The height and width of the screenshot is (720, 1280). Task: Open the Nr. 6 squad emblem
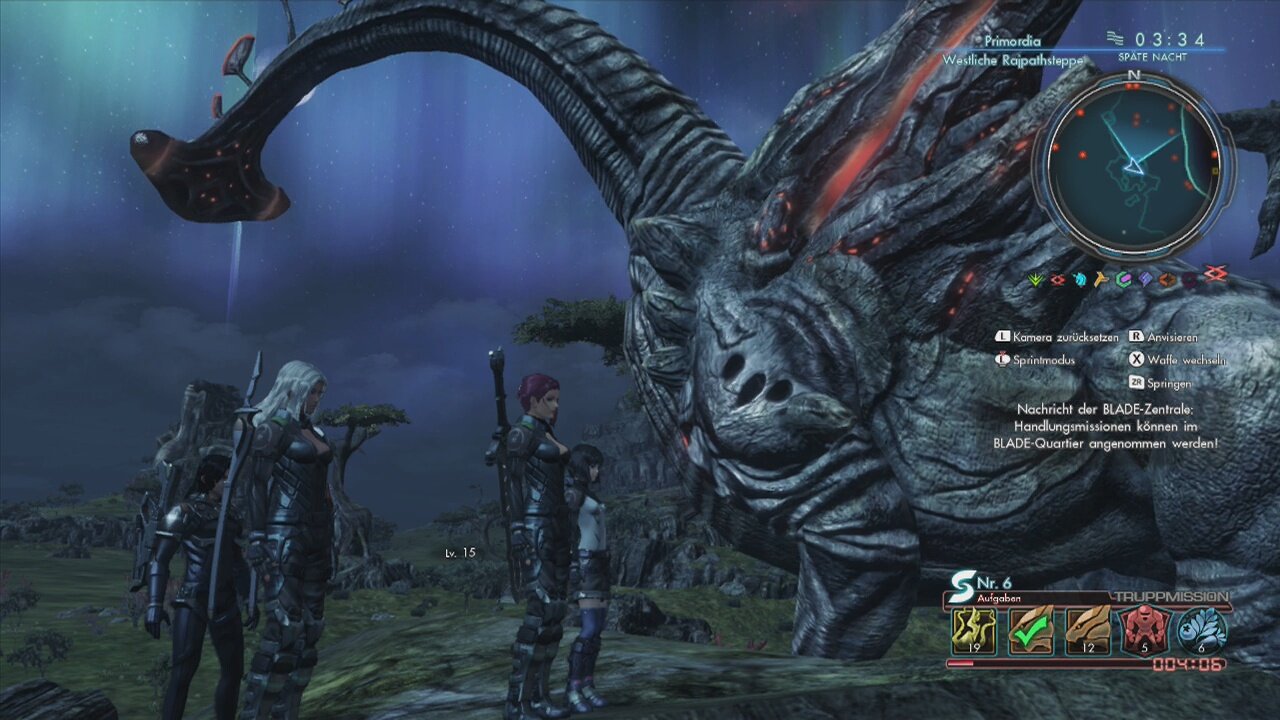point(965,581)
